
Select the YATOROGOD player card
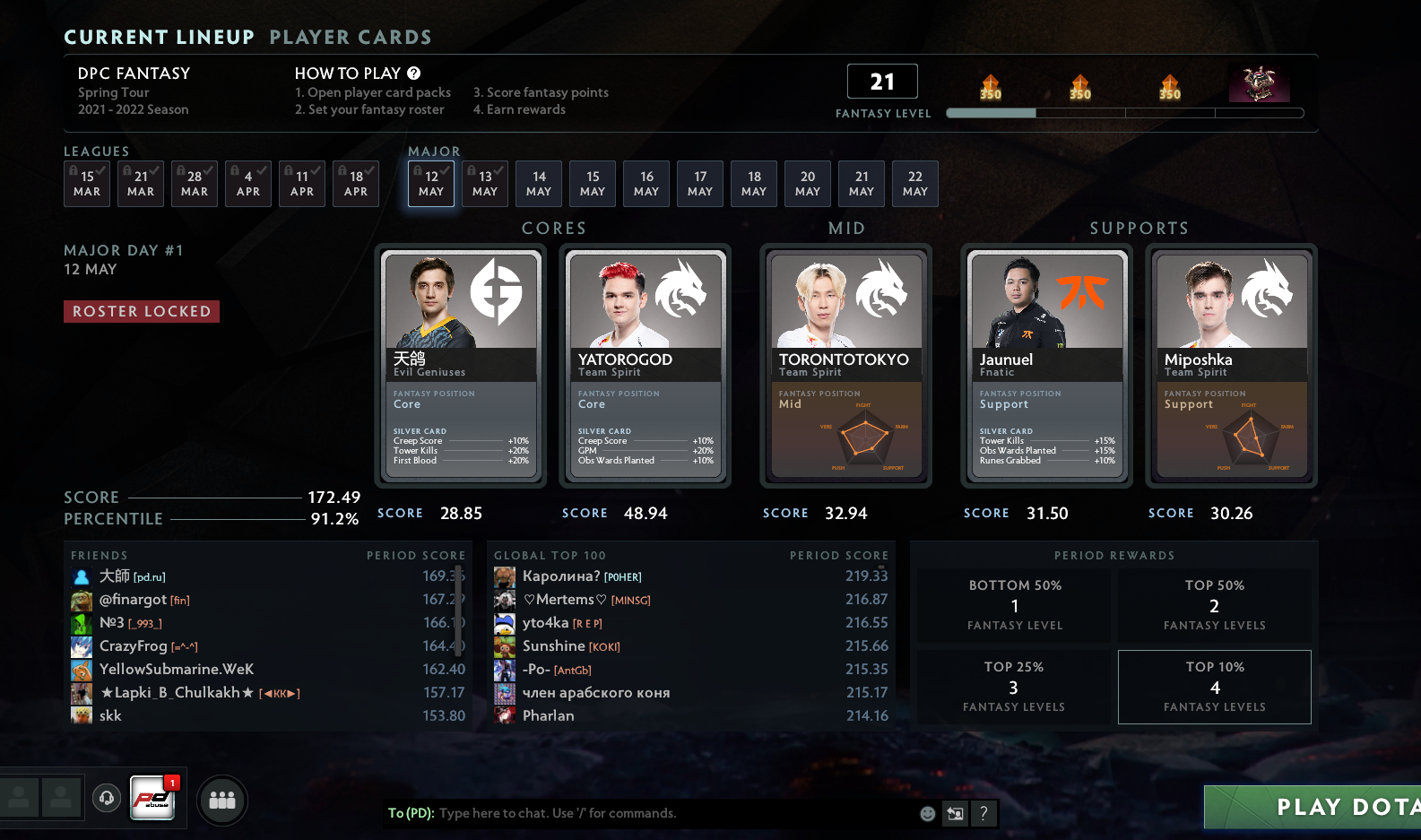(x=646, y=366)
